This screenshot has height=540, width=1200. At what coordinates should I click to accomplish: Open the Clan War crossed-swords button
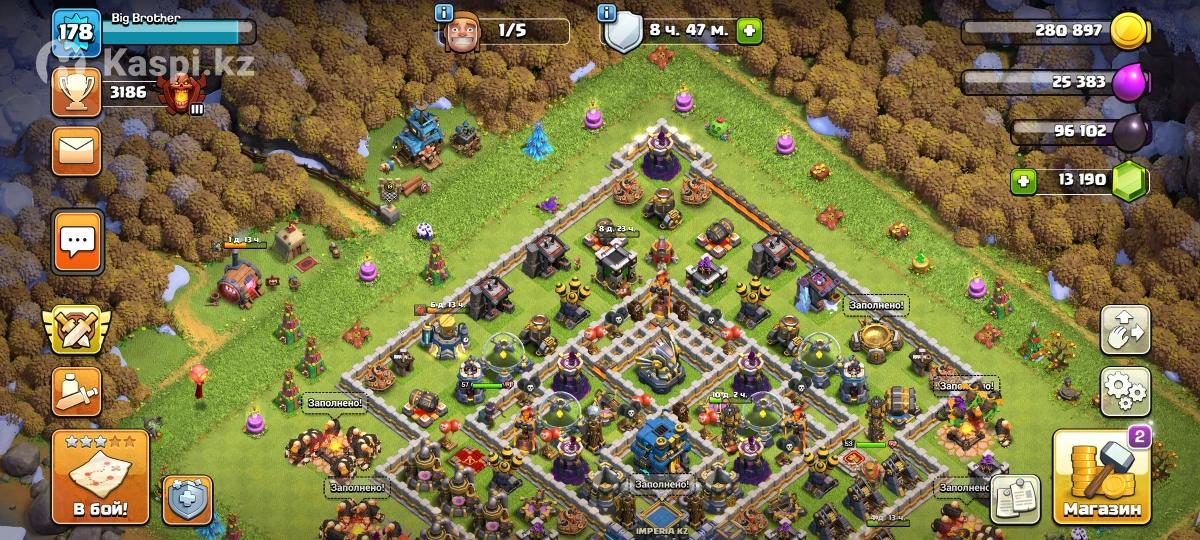pos(77,329)
